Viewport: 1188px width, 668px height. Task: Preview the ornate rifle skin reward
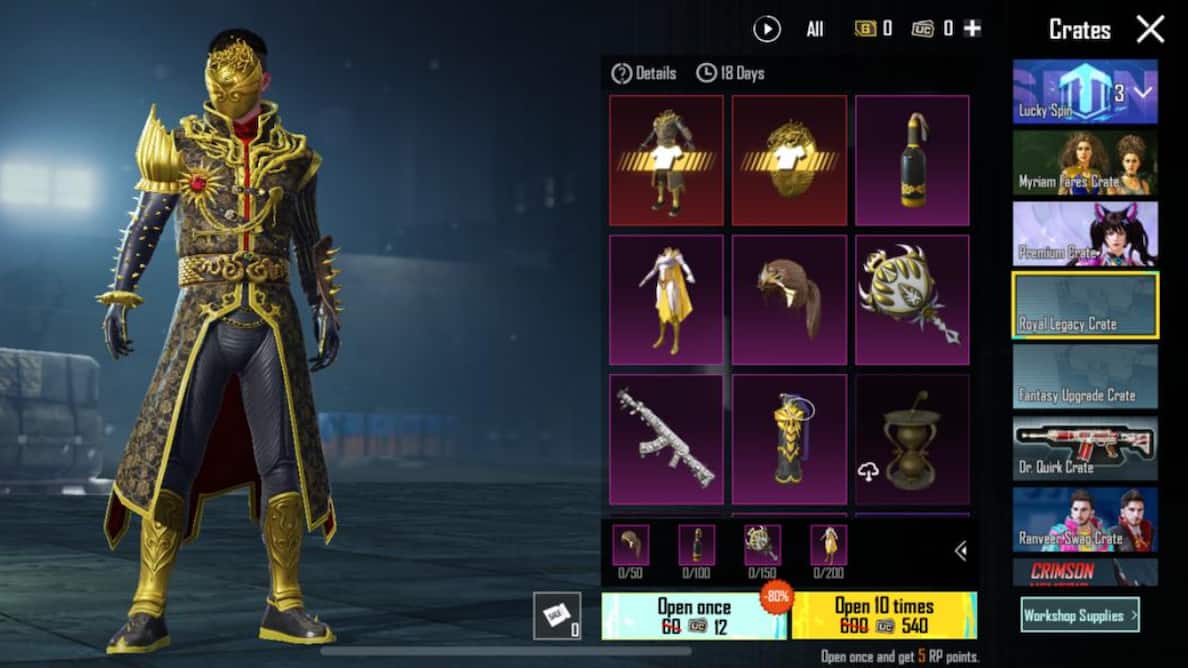(666, 439)
